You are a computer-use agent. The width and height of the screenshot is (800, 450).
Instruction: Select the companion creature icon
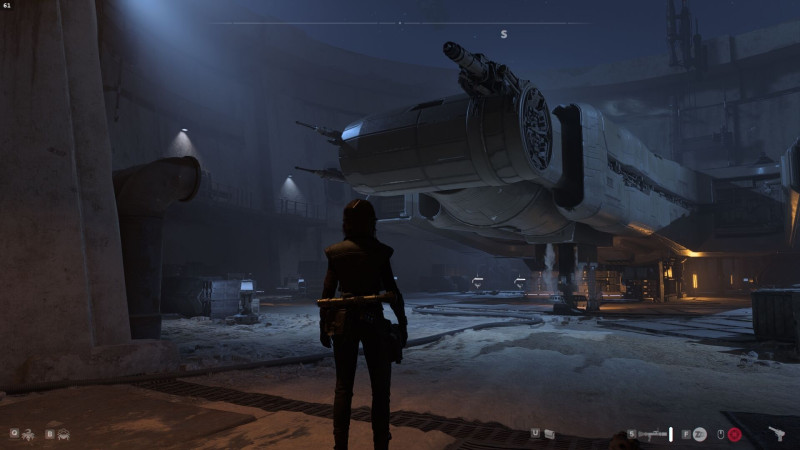27,434
